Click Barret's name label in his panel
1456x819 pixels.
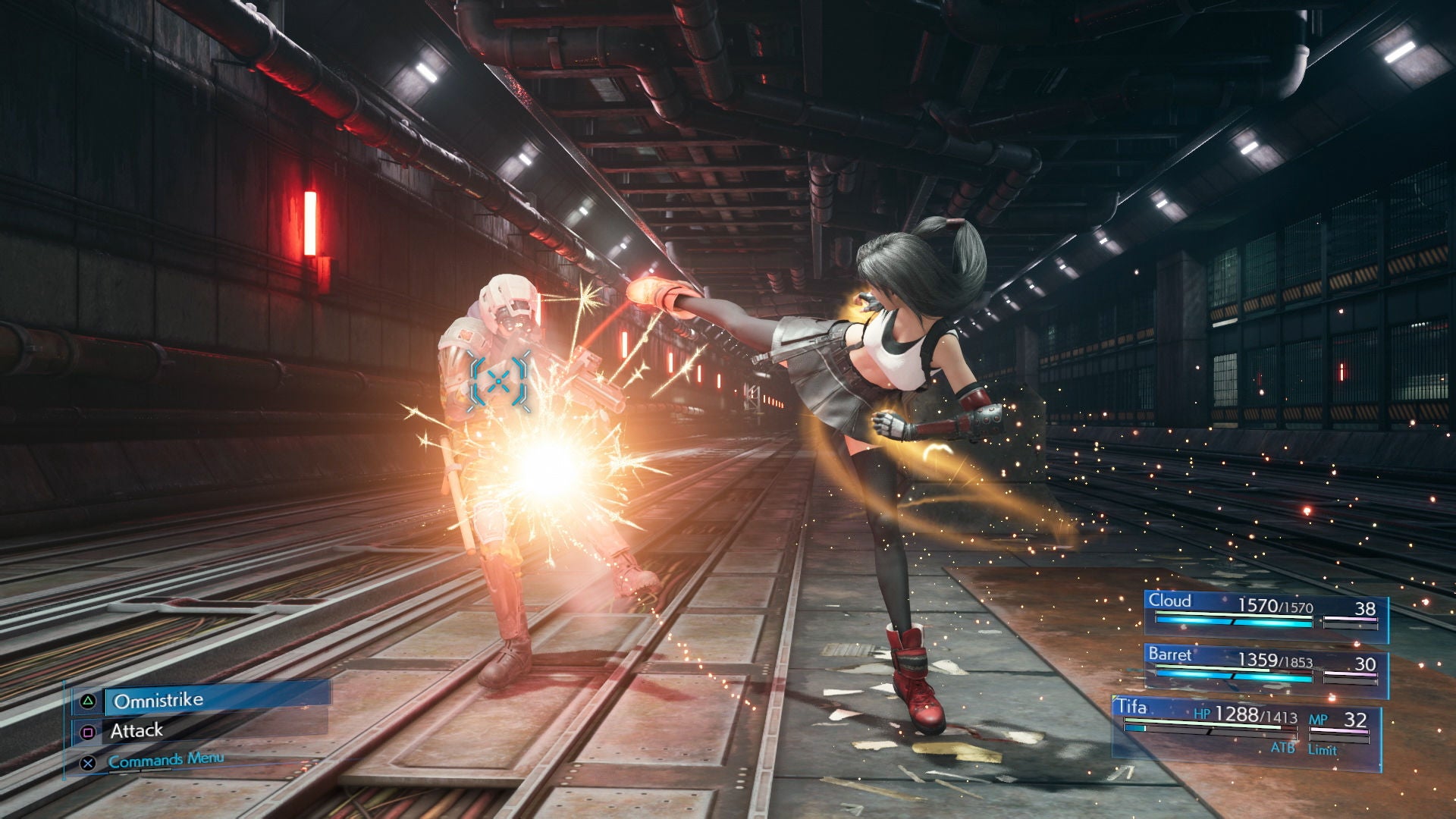pos(1170,655)
